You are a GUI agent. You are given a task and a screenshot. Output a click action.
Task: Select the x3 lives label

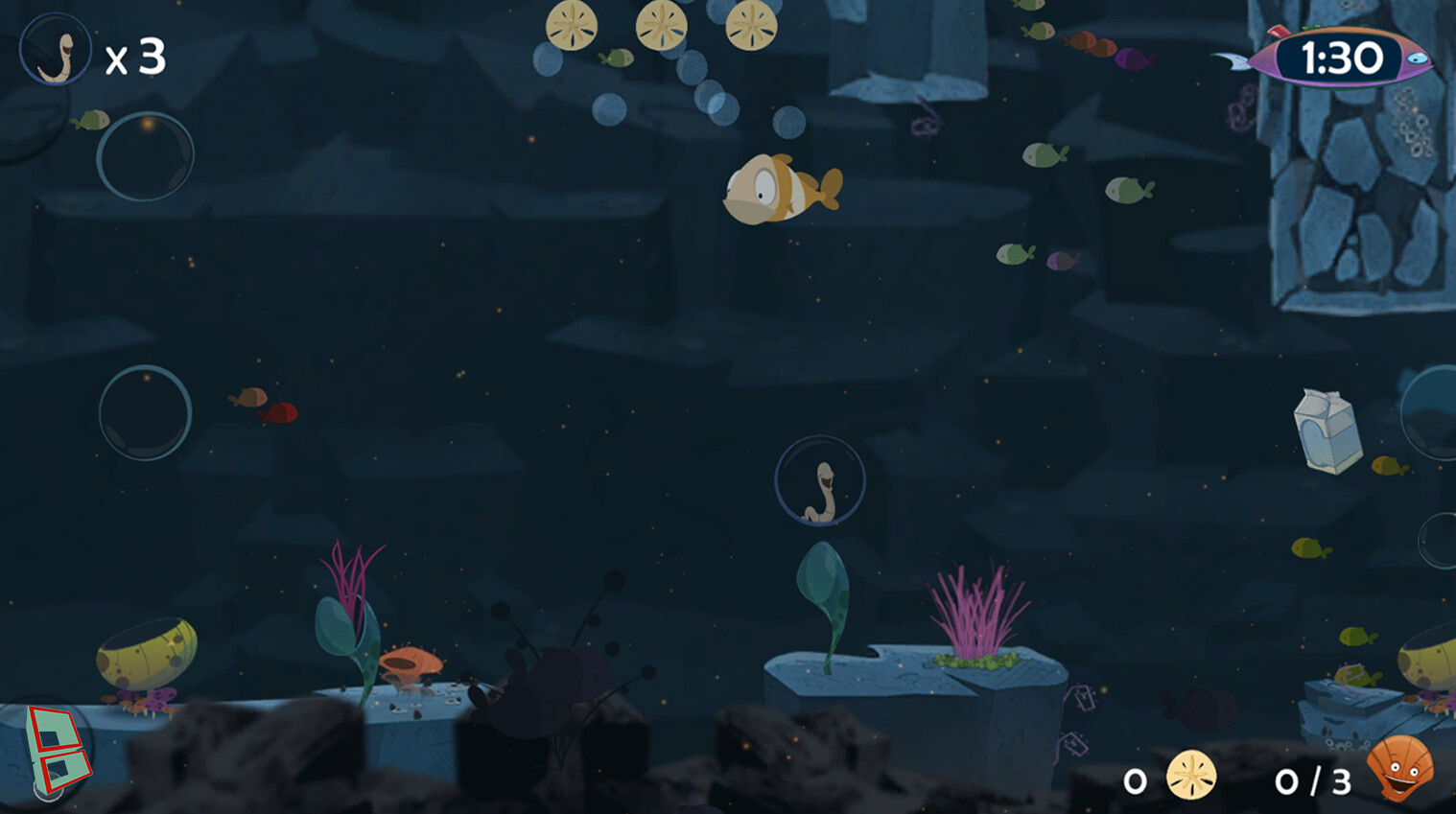pos(136,58)
